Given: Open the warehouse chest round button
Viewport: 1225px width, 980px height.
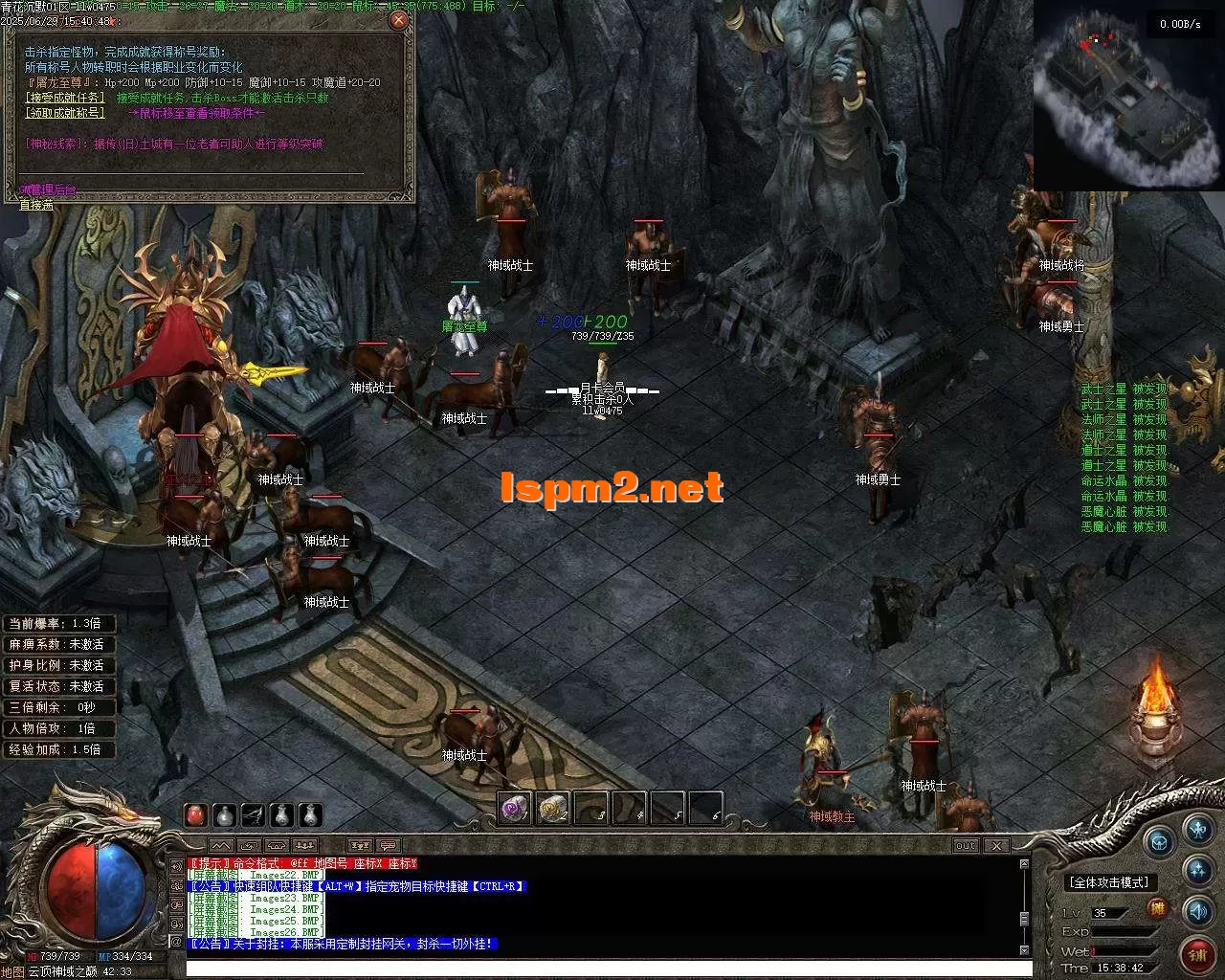Looking at the screenshot, I should (x=1160, y=843).
